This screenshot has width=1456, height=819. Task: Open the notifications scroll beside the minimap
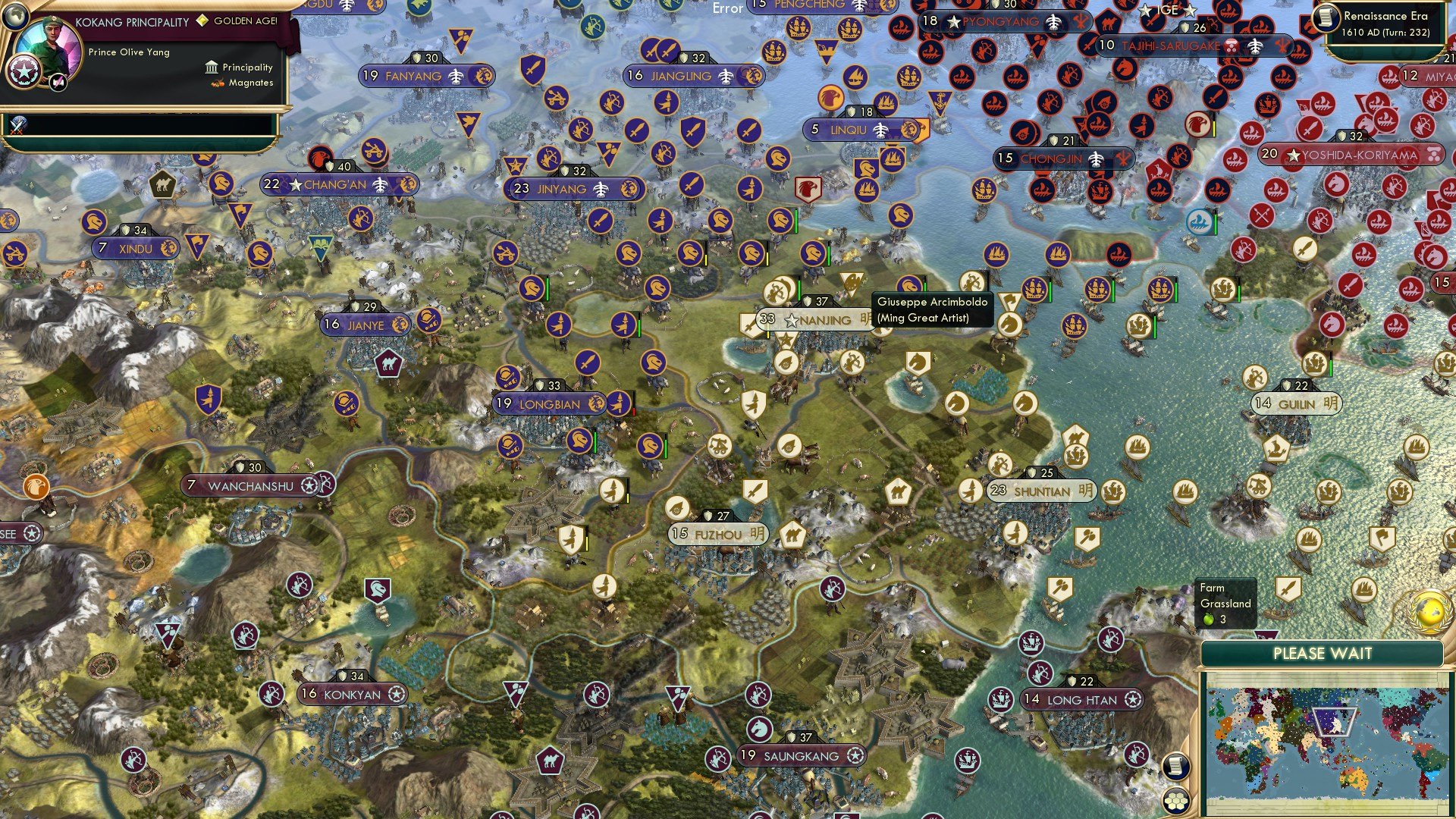1176,766
